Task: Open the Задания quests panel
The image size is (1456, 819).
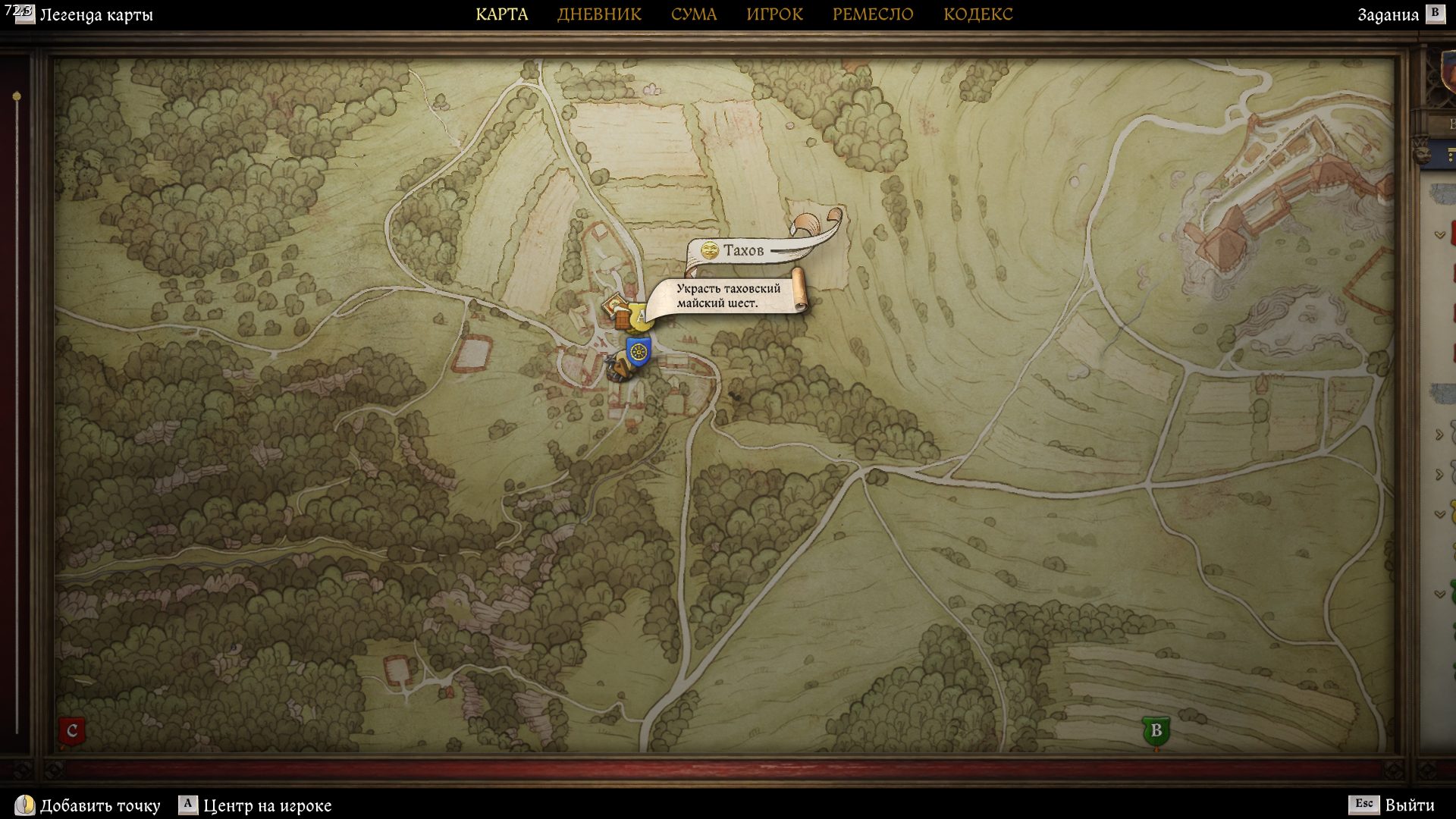Action: 1388,15
